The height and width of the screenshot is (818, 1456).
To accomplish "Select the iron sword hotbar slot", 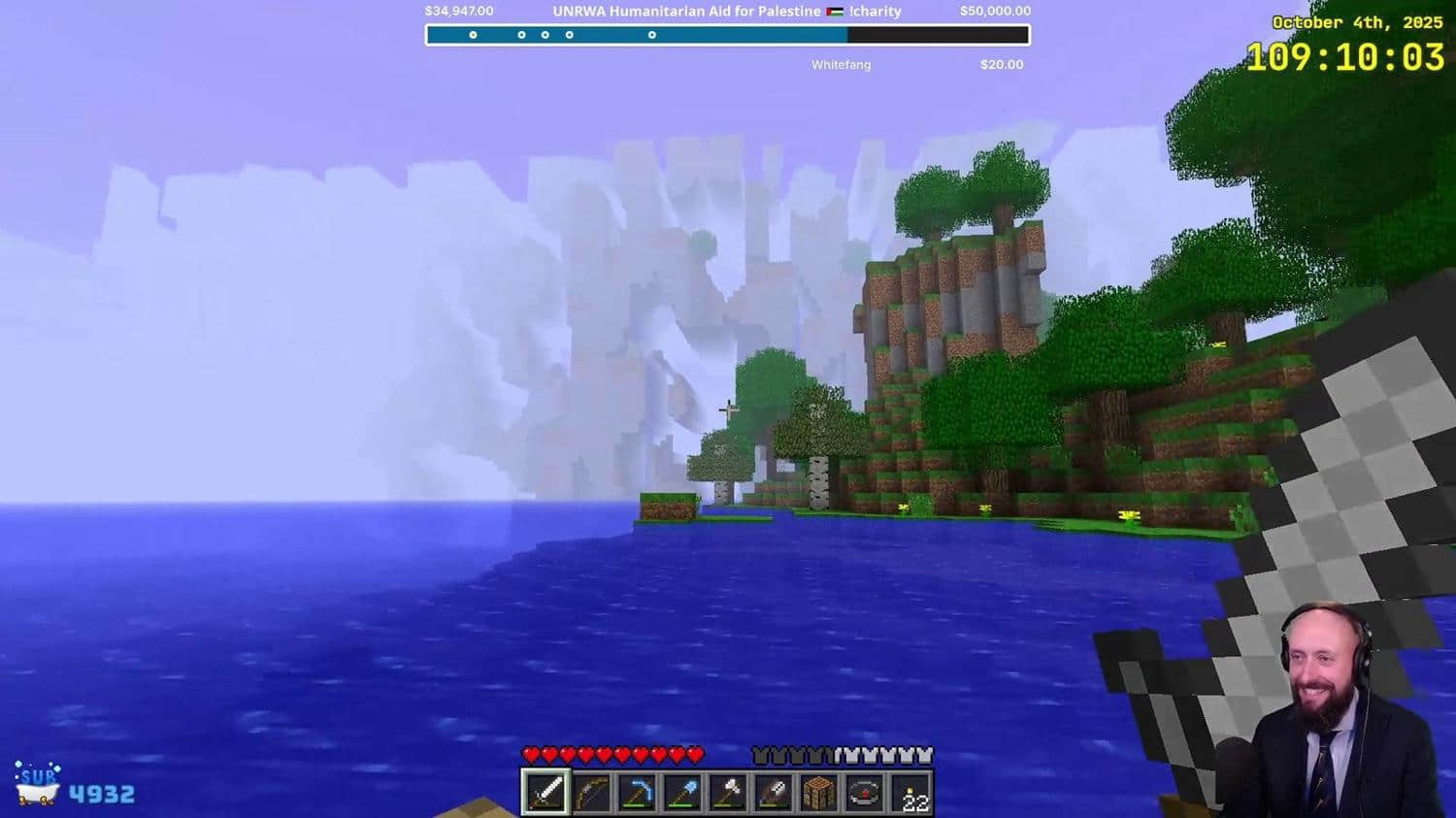I will [x=545, y=793].
